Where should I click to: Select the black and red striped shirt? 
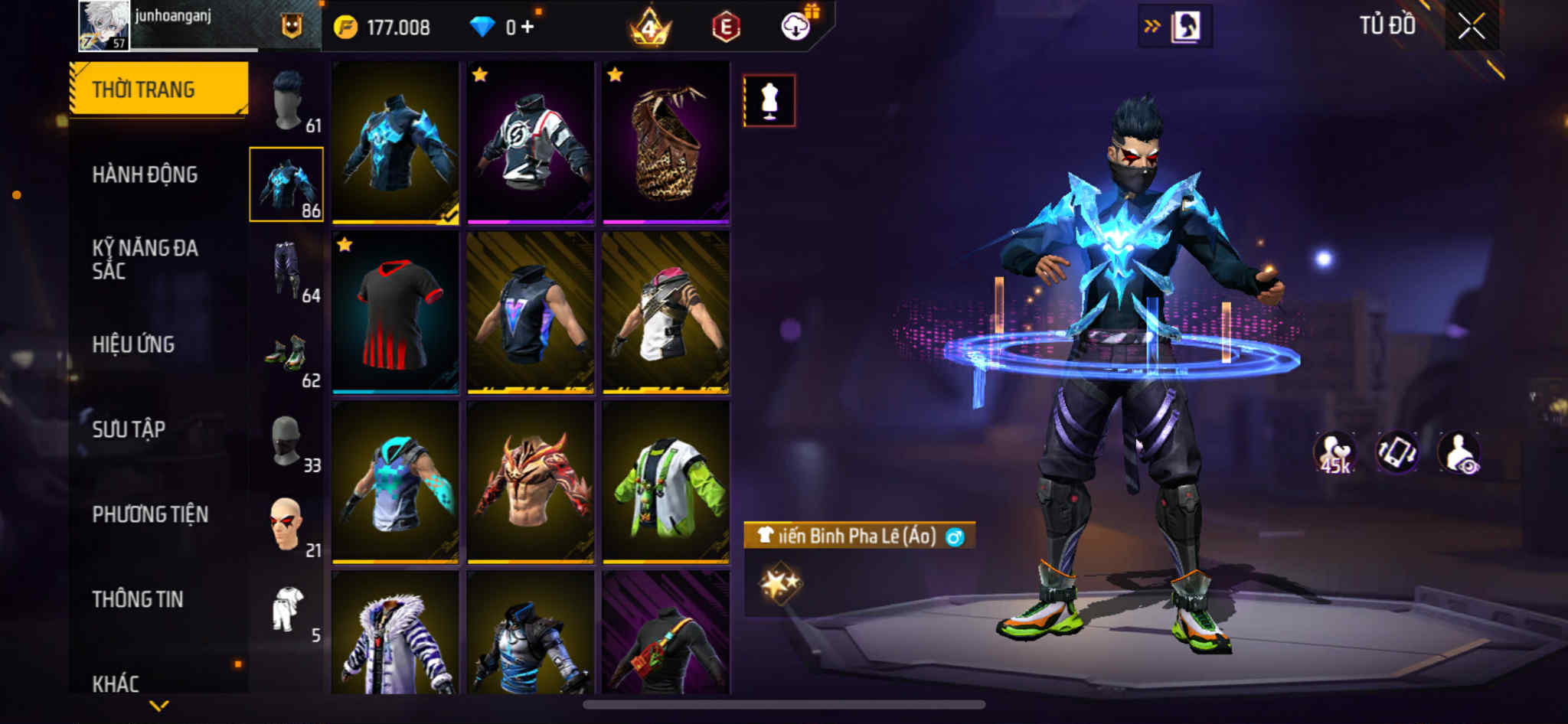395,313
